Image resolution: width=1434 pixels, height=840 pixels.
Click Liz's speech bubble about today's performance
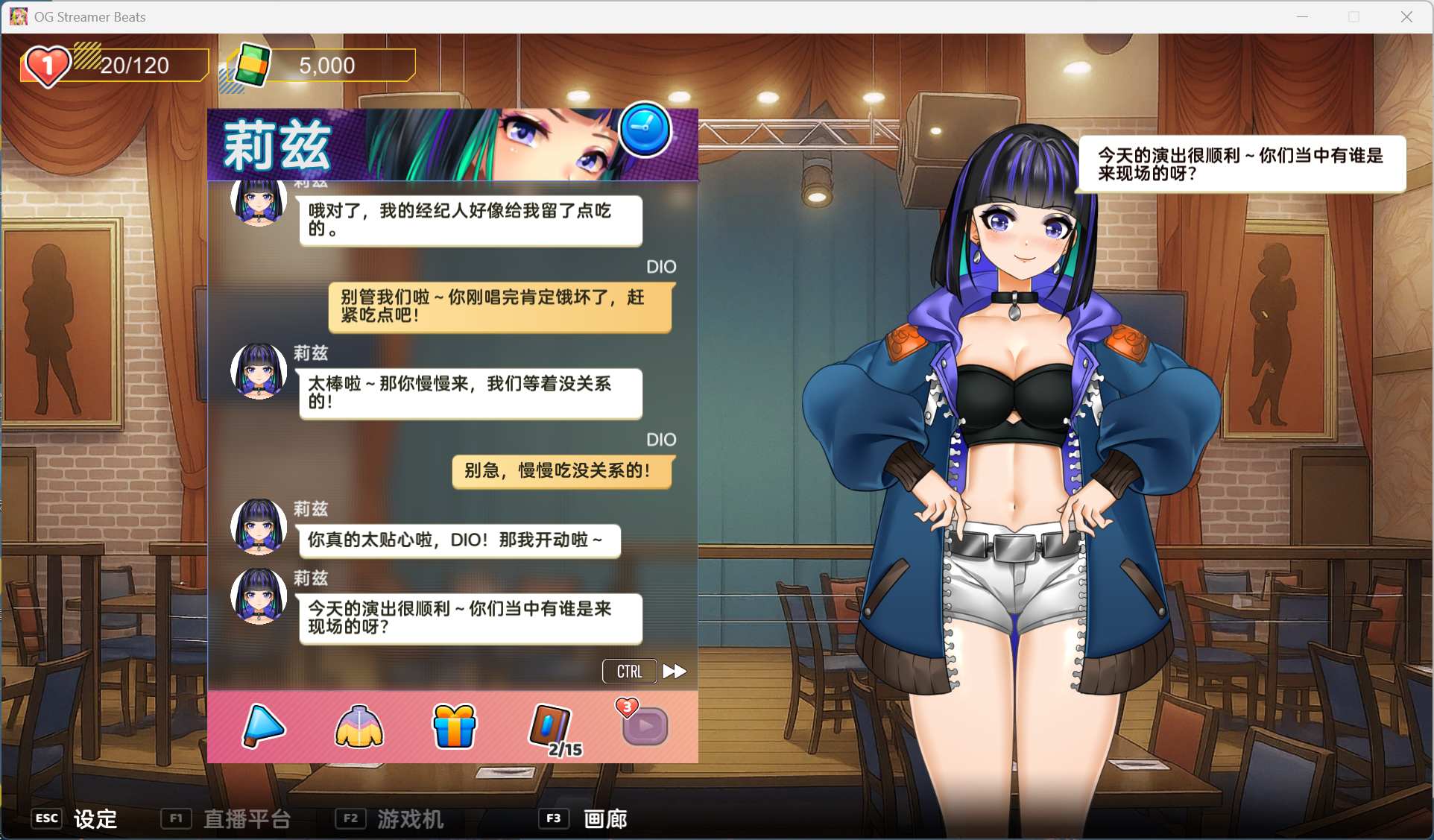point(470,618)
